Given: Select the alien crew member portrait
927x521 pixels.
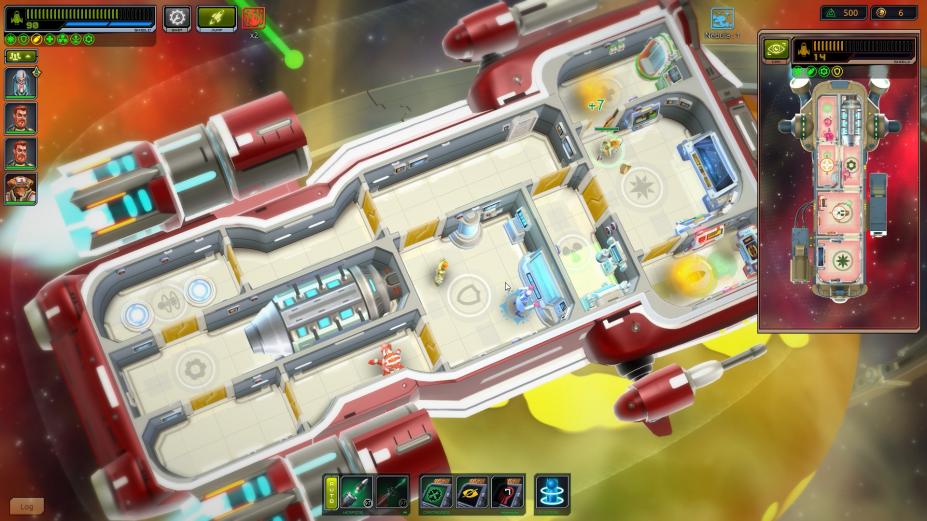Looking at the screenshot, I should 20,187.
